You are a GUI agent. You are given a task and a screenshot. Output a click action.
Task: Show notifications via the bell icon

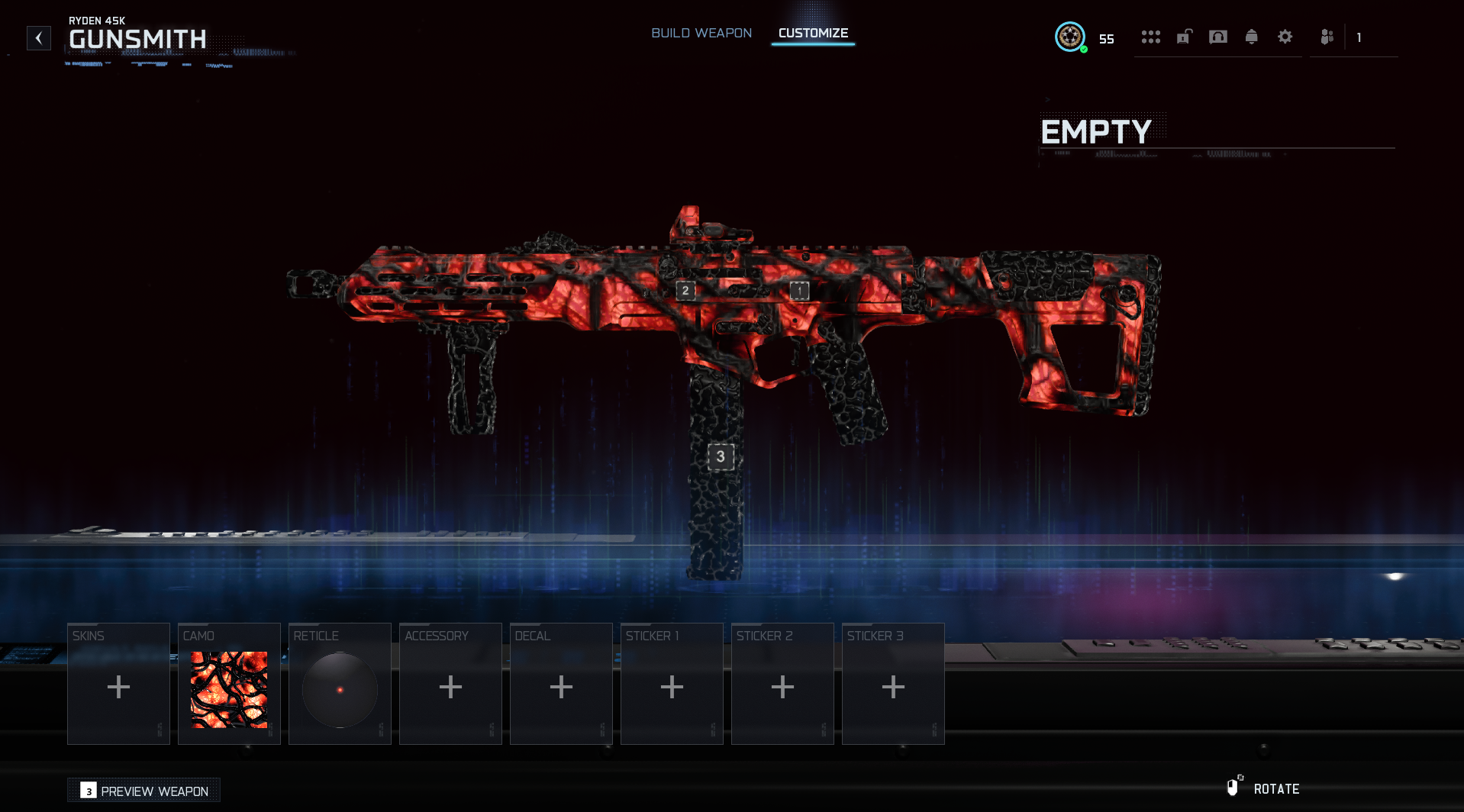(1252, 37)
